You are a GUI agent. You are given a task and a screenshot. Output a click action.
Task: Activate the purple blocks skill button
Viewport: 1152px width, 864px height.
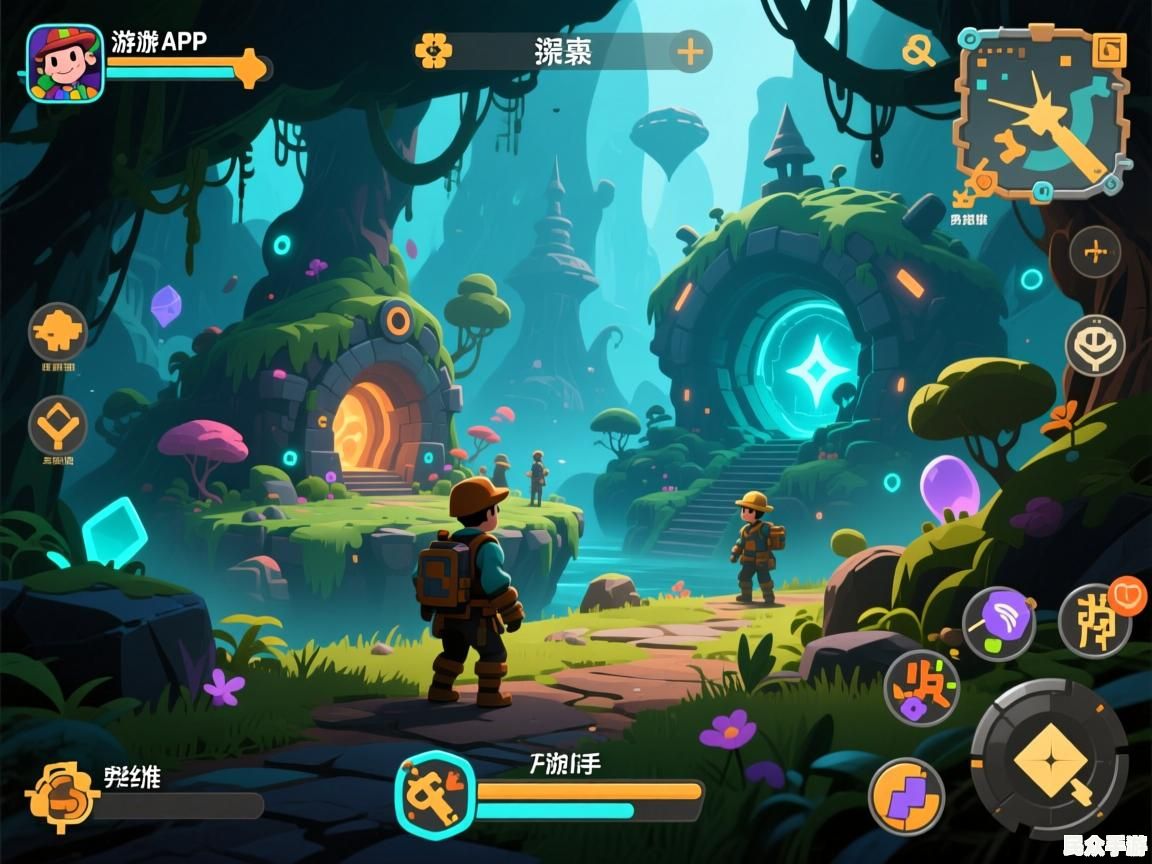907,796
